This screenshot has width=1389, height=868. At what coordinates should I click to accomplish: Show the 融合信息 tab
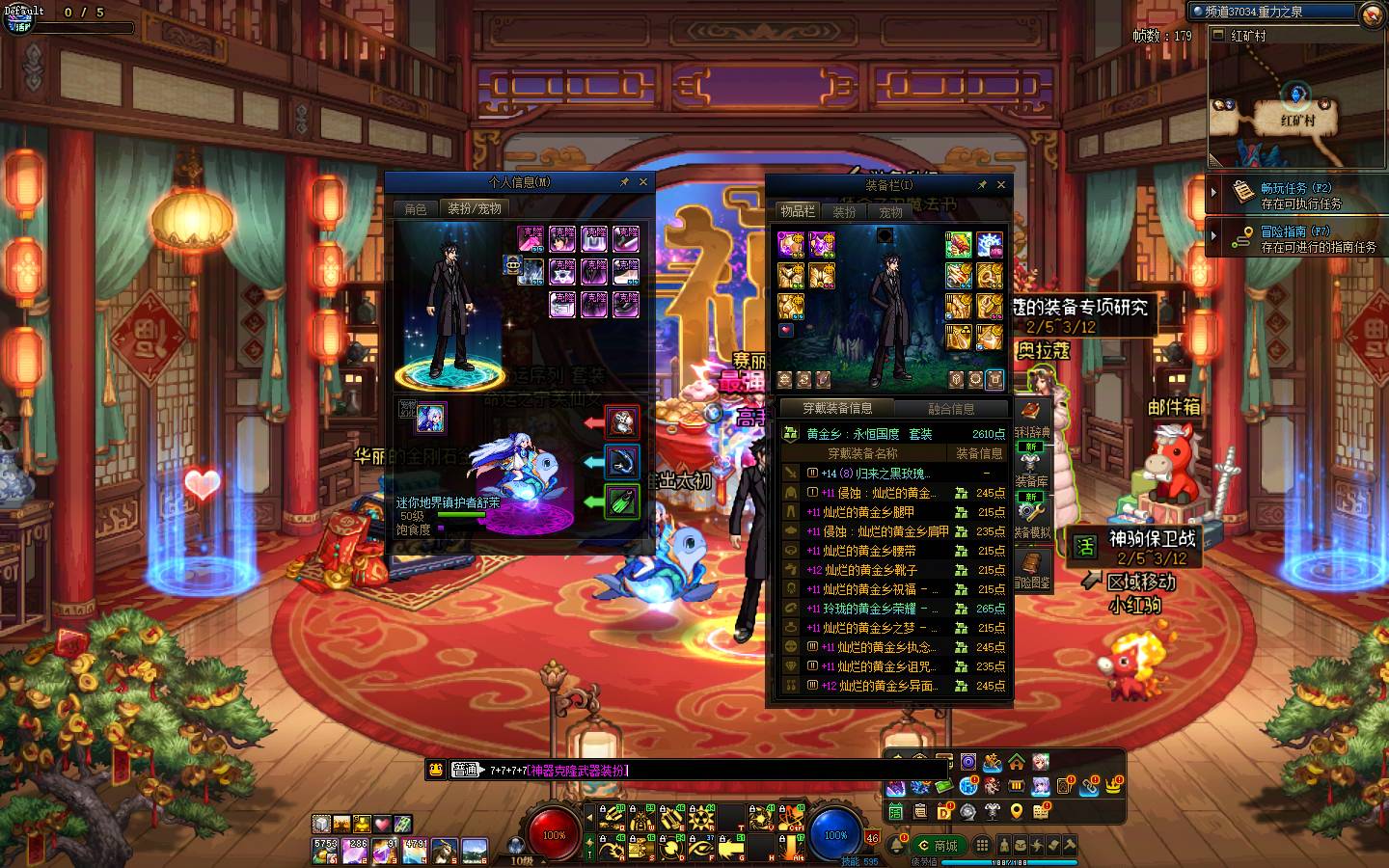[x=950, y=409]
